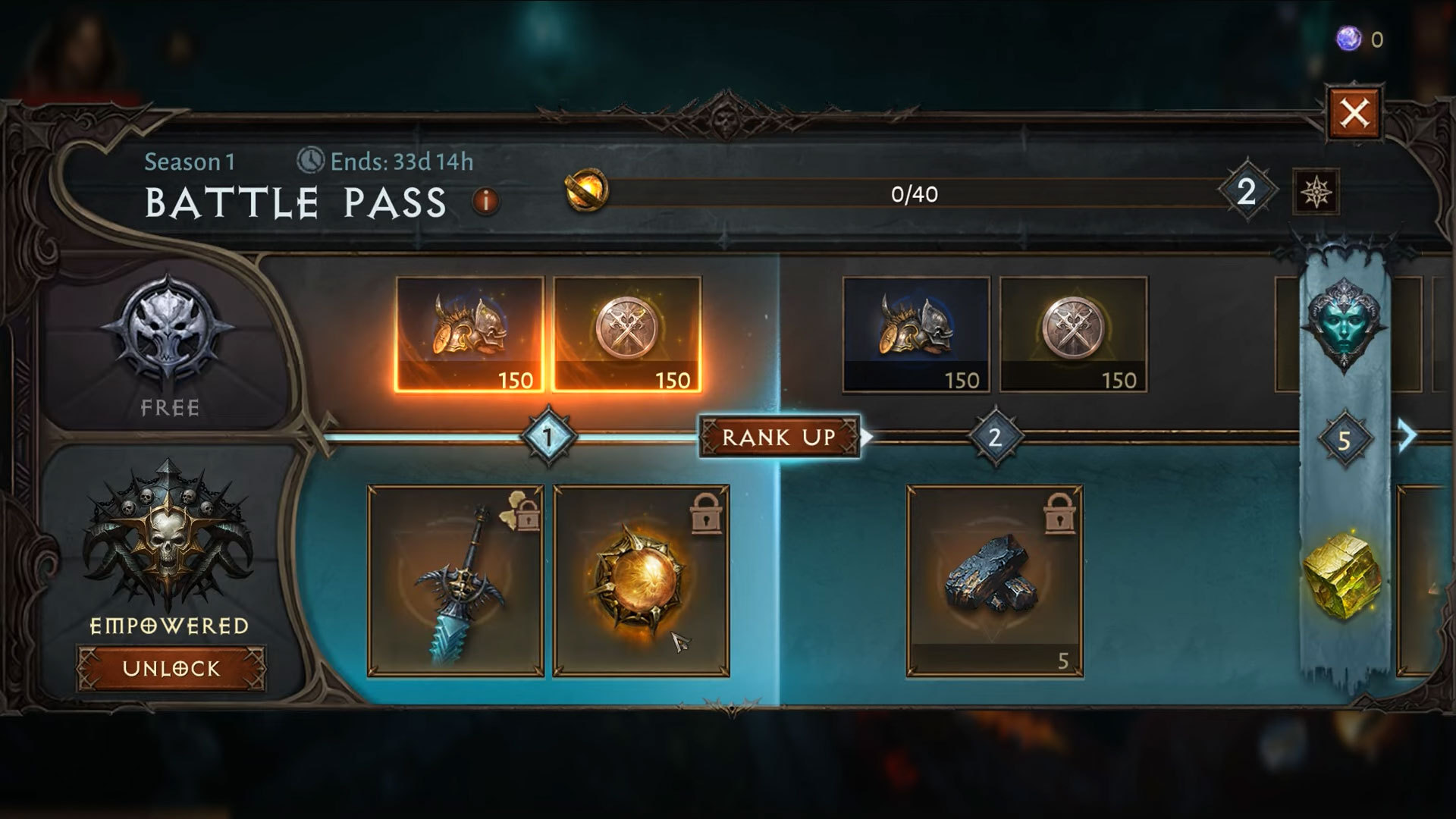View the rank 2 blue helmet reward

[x=916, y=334]
